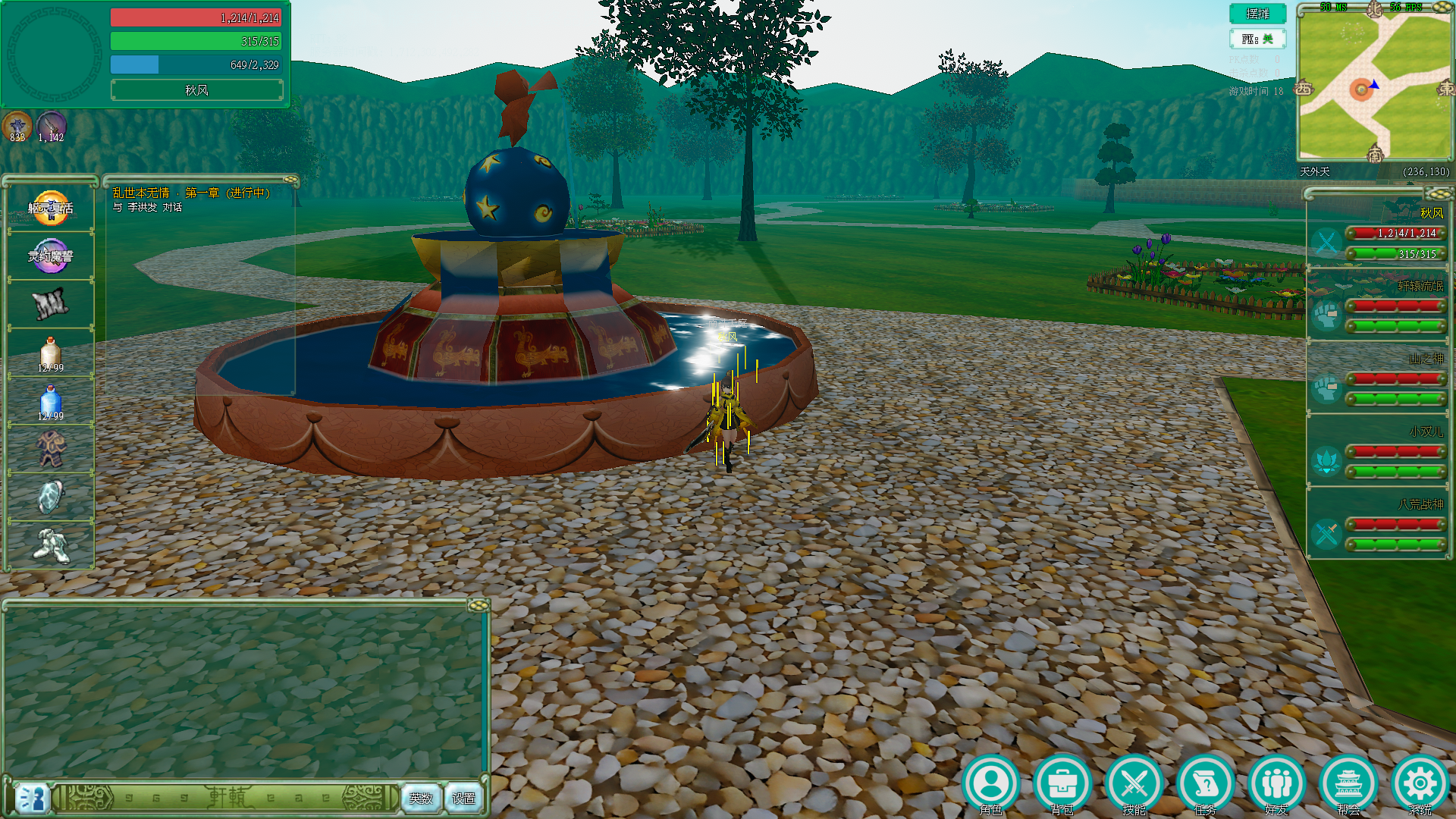Use the white potion jar
This screenshot has height=819, width=1456.
[x=51, y=353]
